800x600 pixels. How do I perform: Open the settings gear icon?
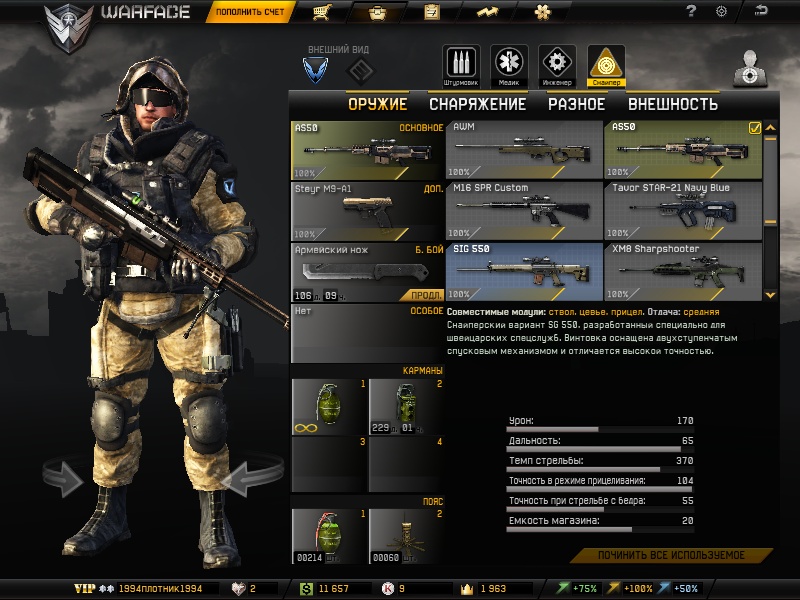(721, 12)
